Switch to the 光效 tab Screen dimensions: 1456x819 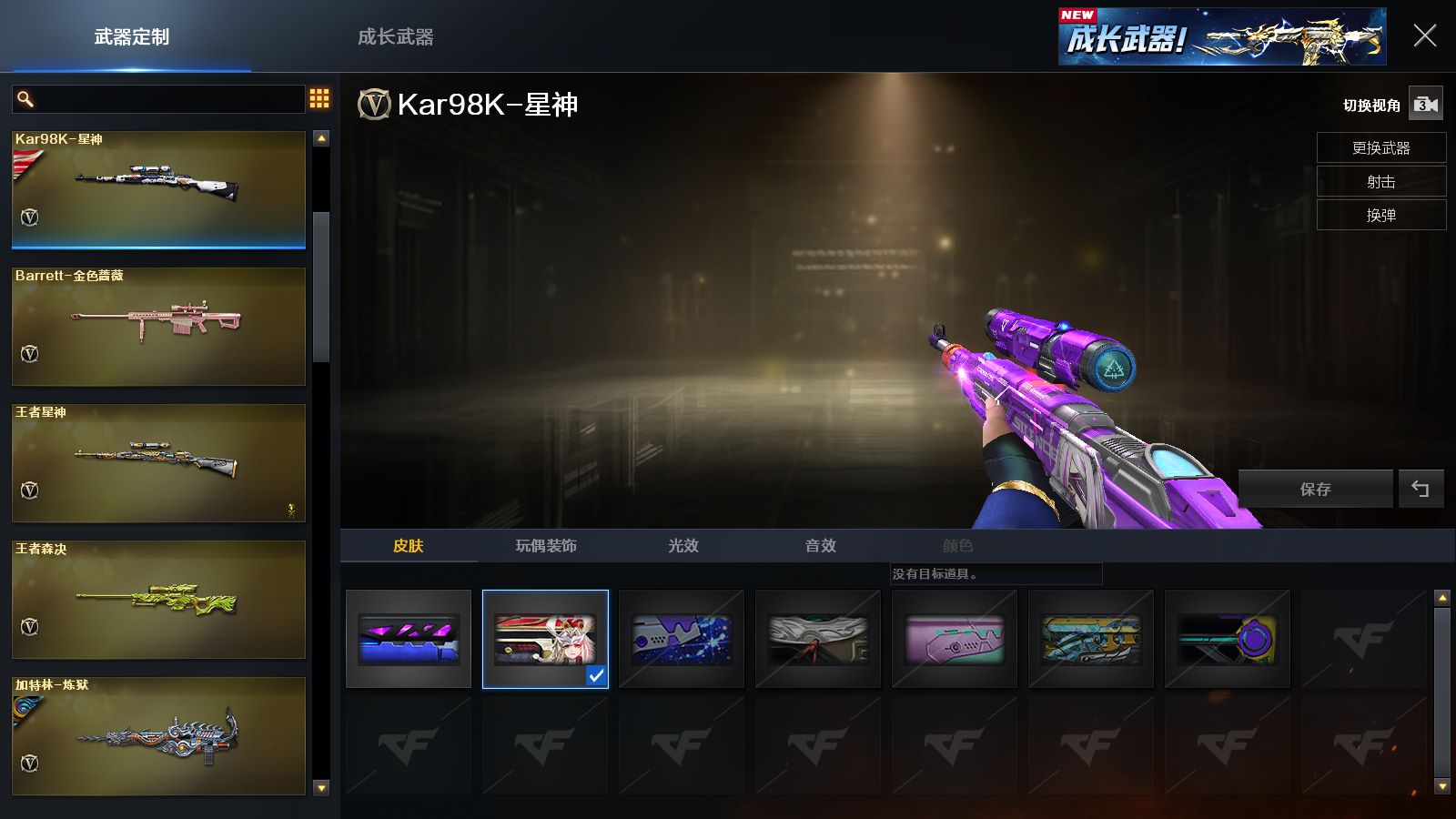tap(683, 546)
